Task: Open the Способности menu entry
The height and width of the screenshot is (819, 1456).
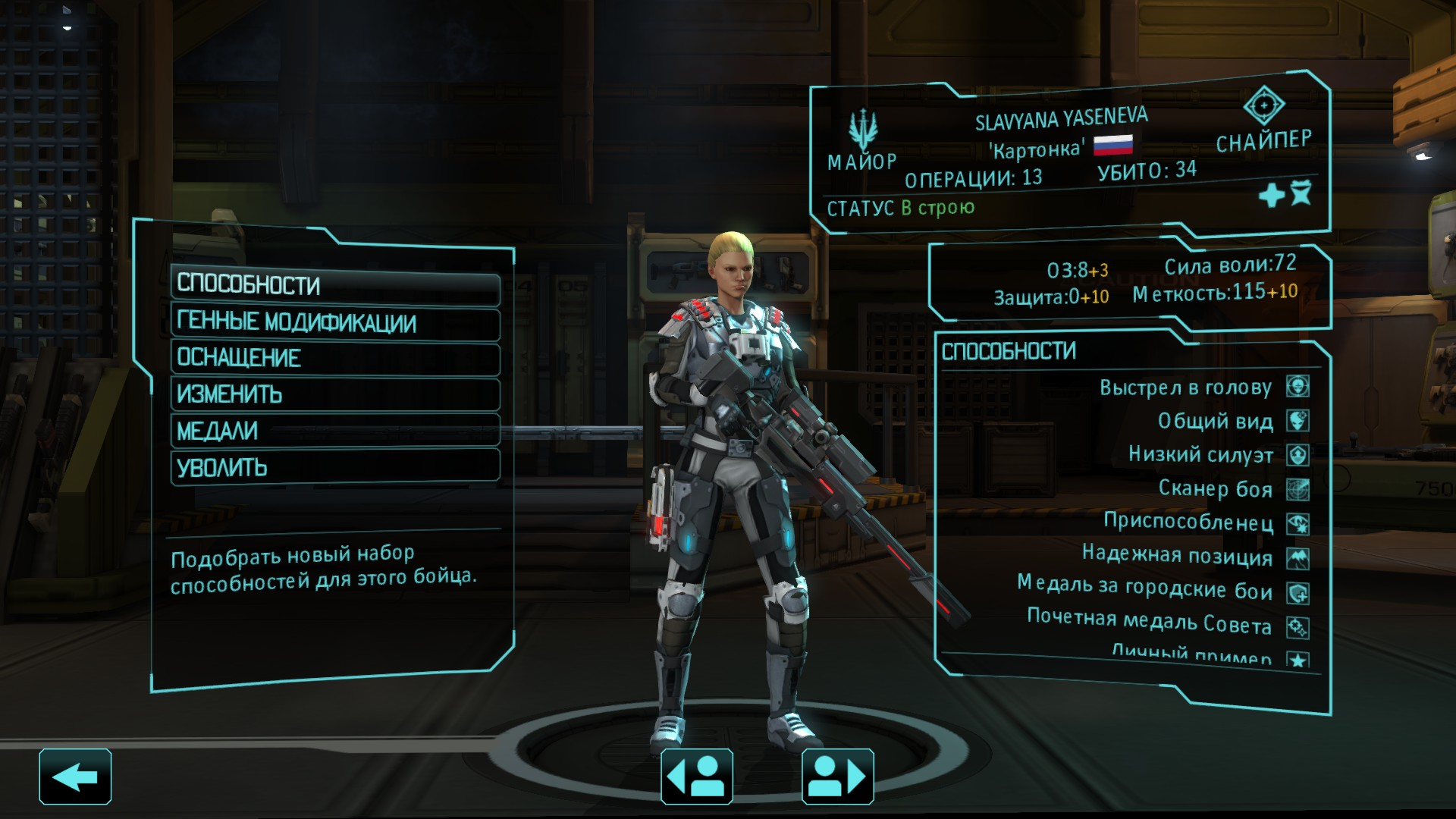Action: click(334, 287)
